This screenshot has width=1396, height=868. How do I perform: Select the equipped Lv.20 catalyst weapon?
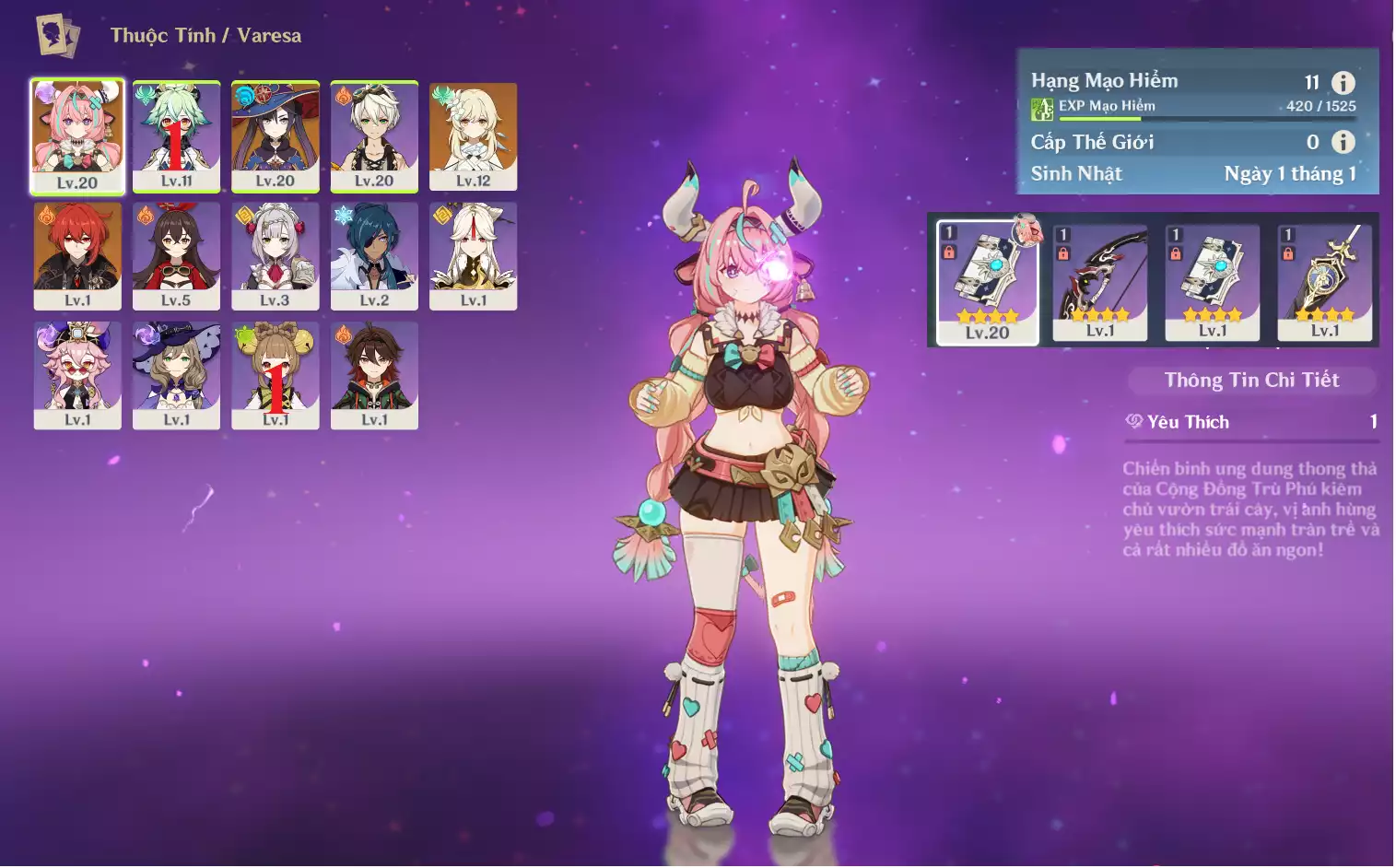point(987,282)
